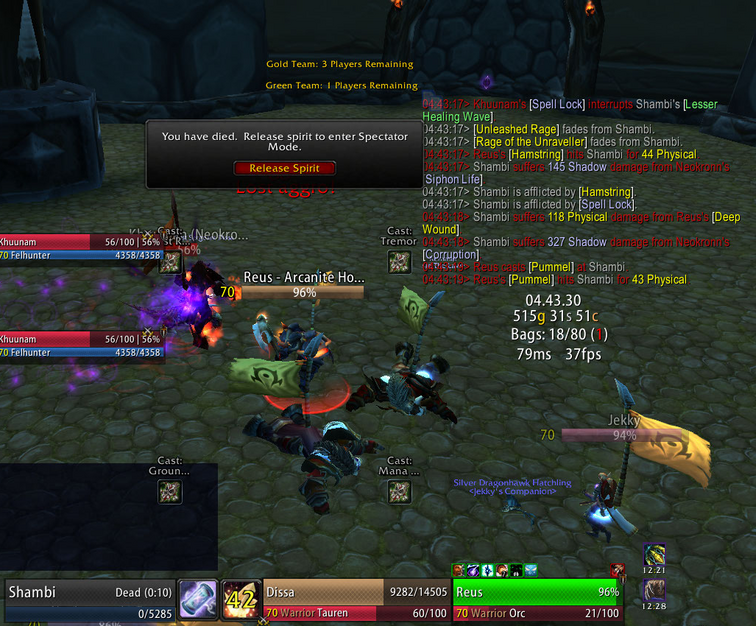Click the combat log text window
This screenshot has width=756, height=626.
point(580,190)
